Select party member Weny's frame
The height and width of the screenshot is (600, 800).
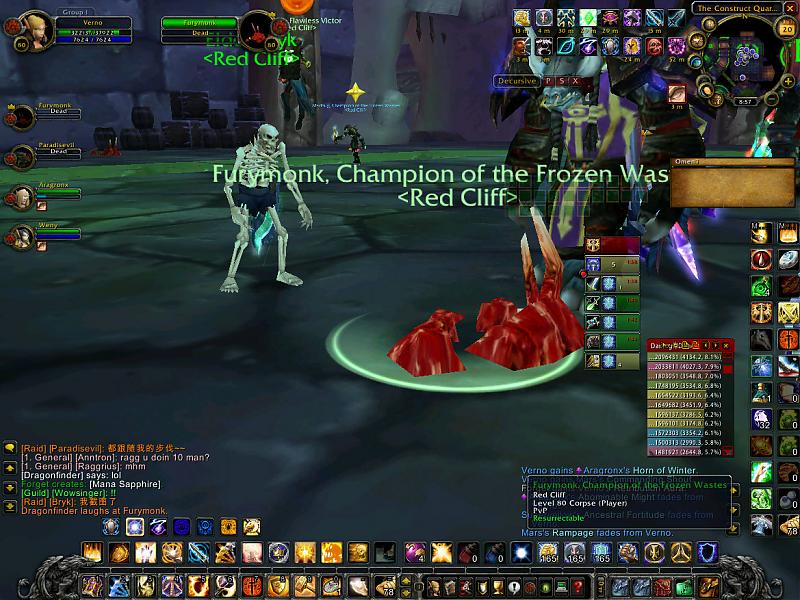pyautogui.click(x=40, y=232)
